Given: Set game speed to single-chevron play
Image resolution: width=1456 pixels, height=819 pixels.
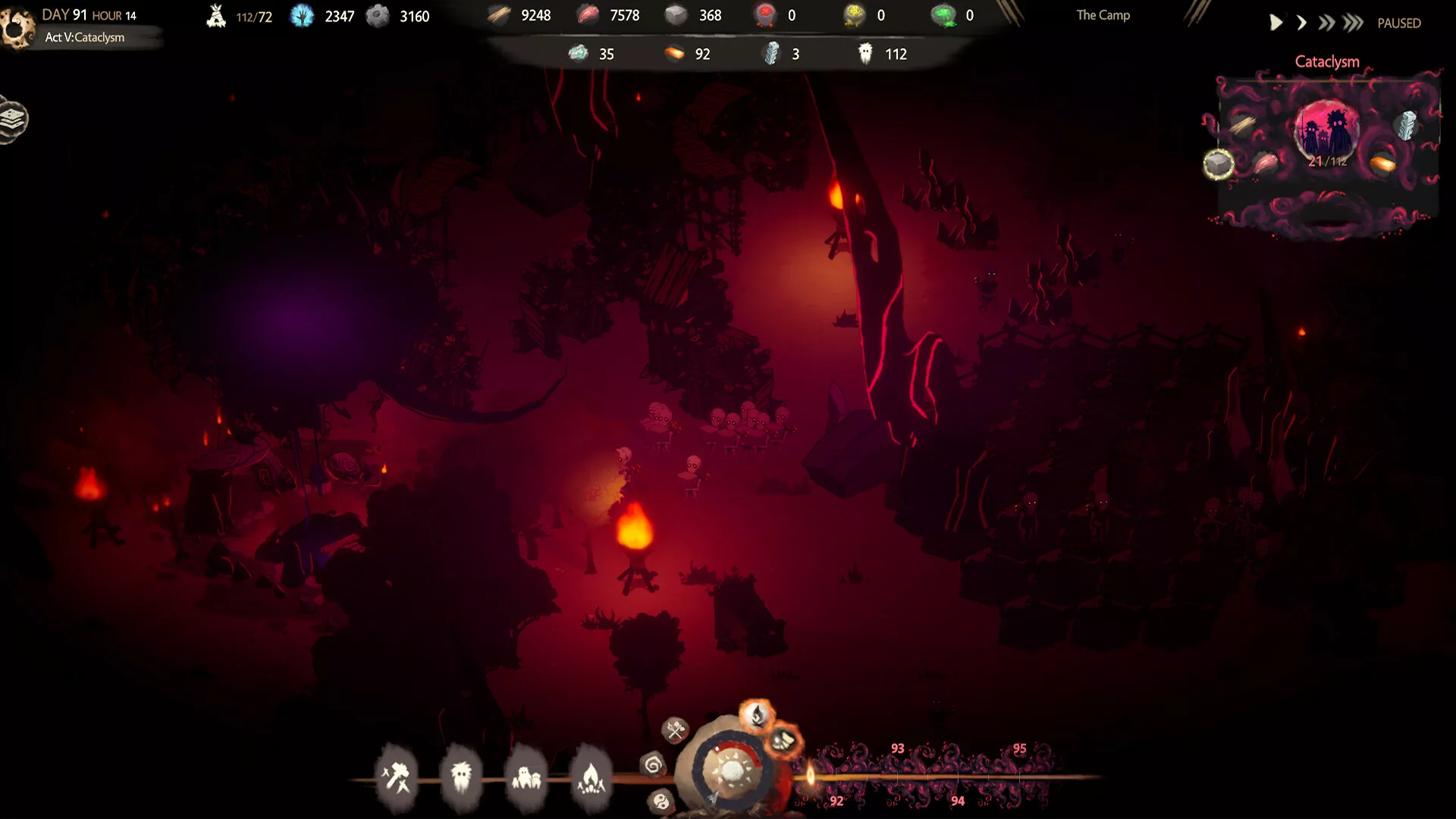Looking at the screenshot, I should click(x=1301, y=24).
